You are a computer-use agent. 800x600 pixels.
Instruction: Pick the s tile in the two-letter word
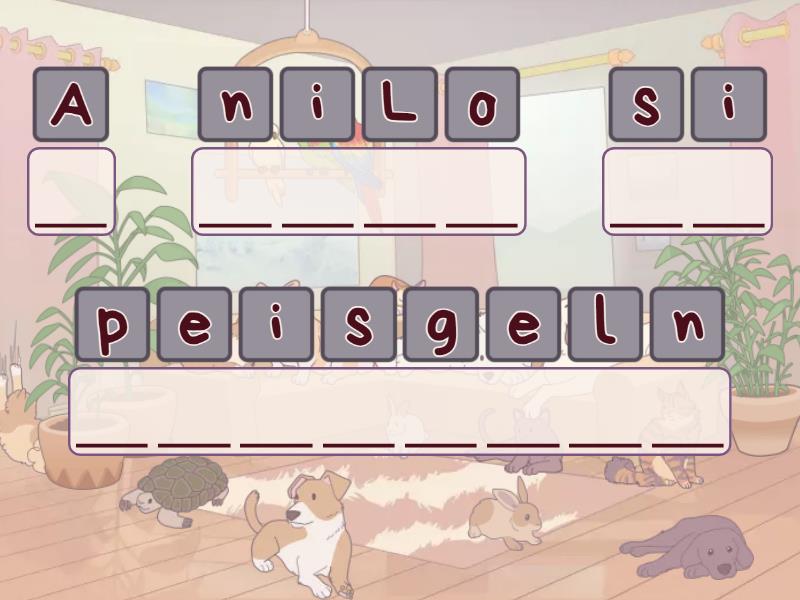coord(646,104)
